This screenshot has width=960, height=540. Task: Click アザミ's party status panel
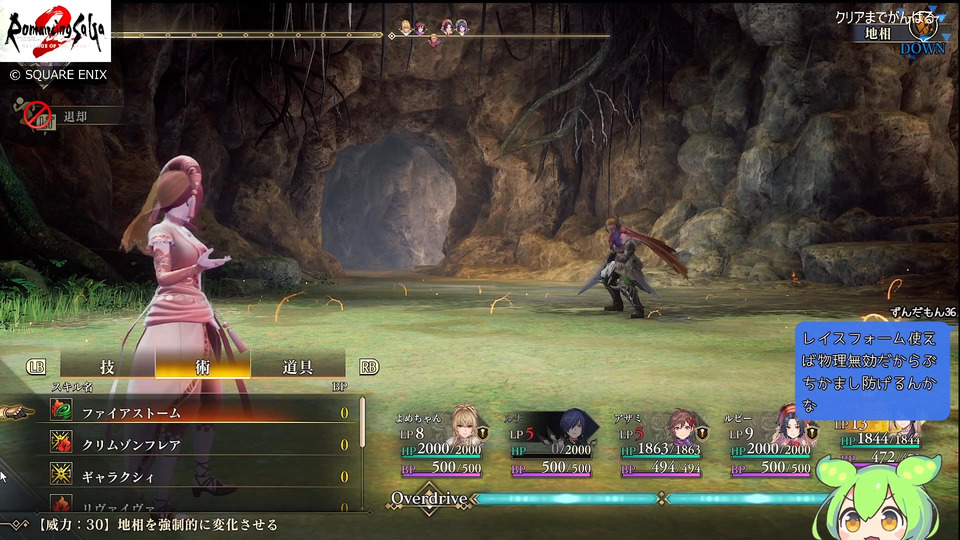coord(662,443)
